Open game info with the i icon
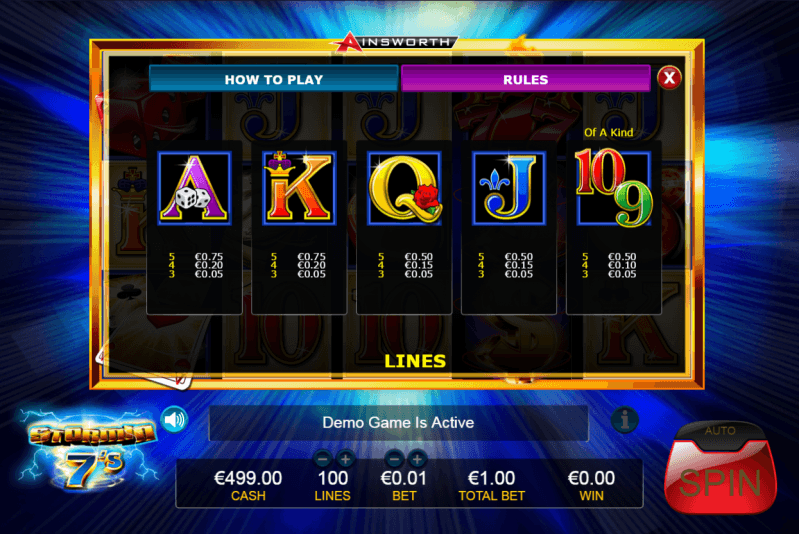The image size is (799, 534). (625, 420)
